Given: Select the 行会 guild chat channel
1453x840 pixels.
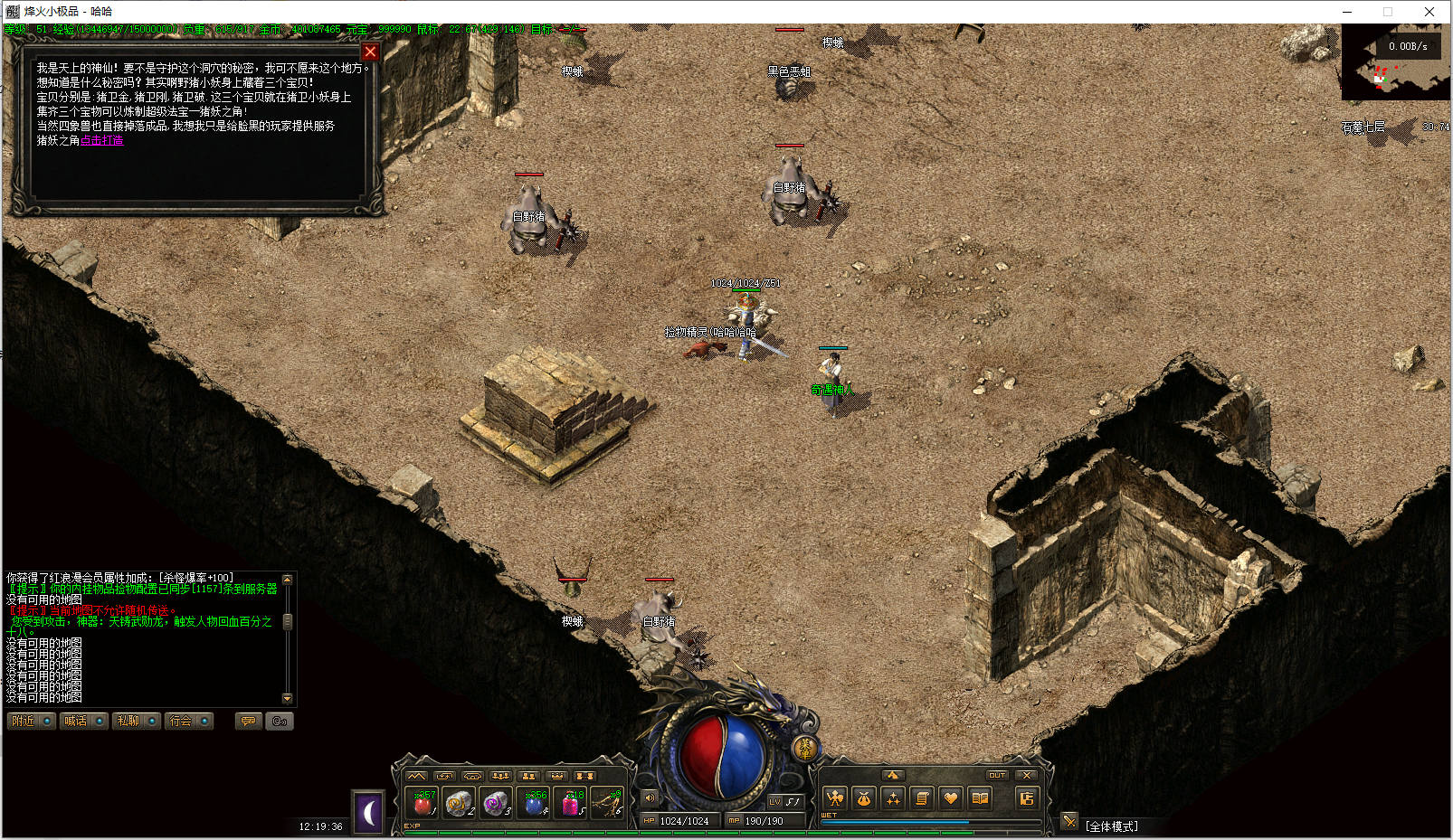Looking at the screenshot, I should pyautogui.click(x=189, y=721).
